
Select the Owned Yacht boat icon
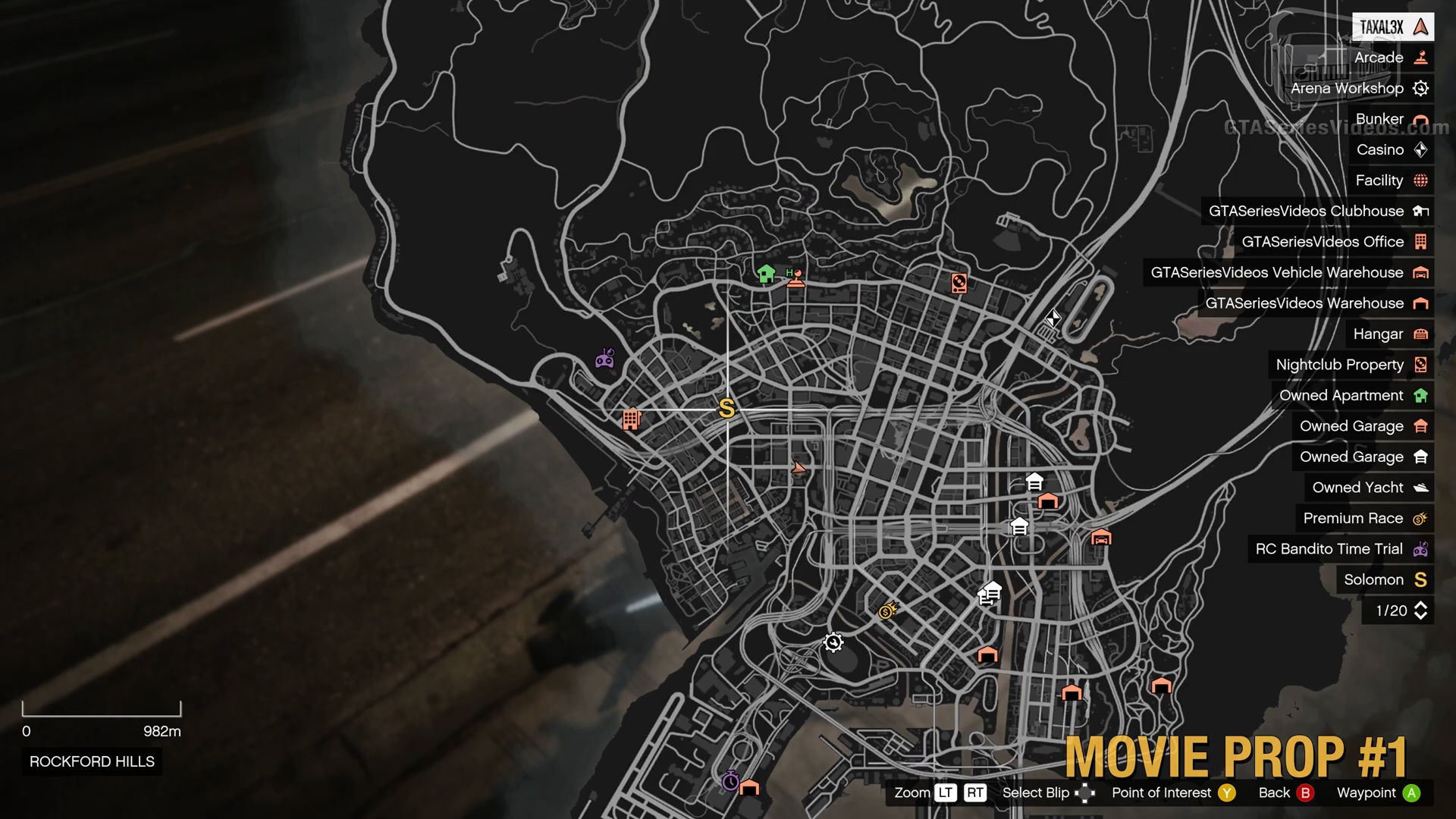[1421, 488]
